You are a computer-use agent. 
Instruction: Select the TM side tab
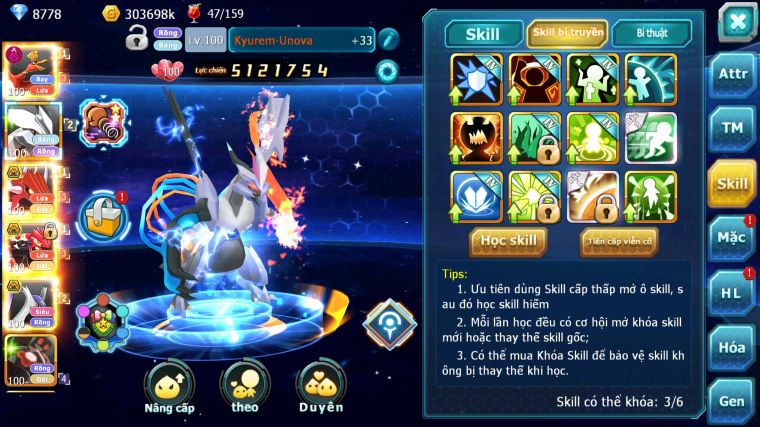click(732, 128)
